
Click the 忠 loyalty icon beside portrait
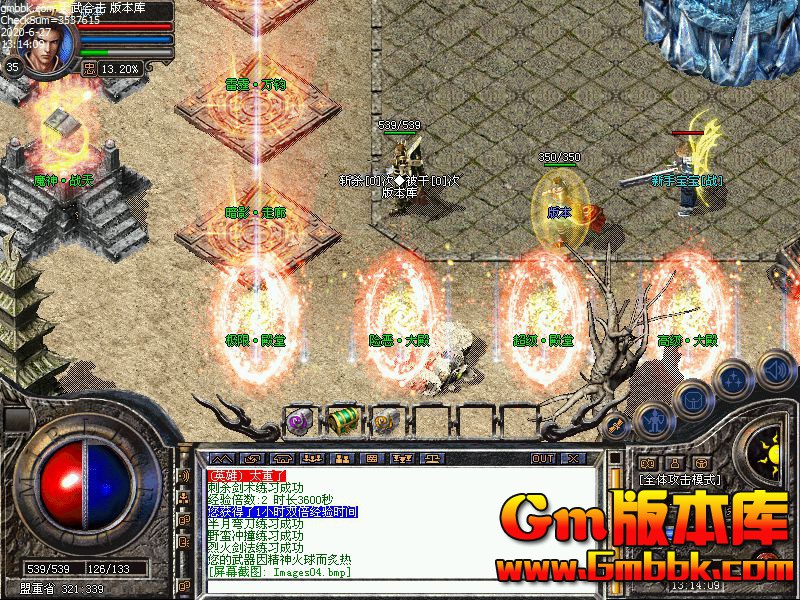click(88, 69)
